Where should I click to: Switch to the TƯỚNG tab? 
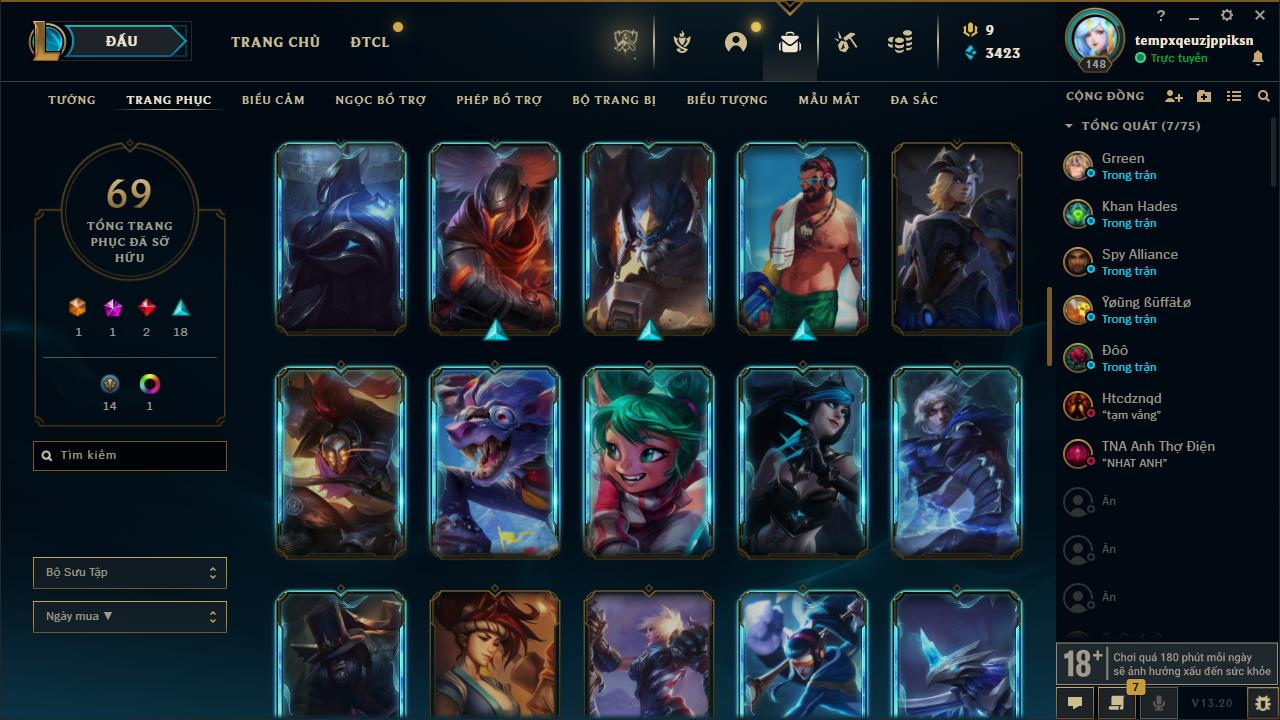tap(72, 100)
